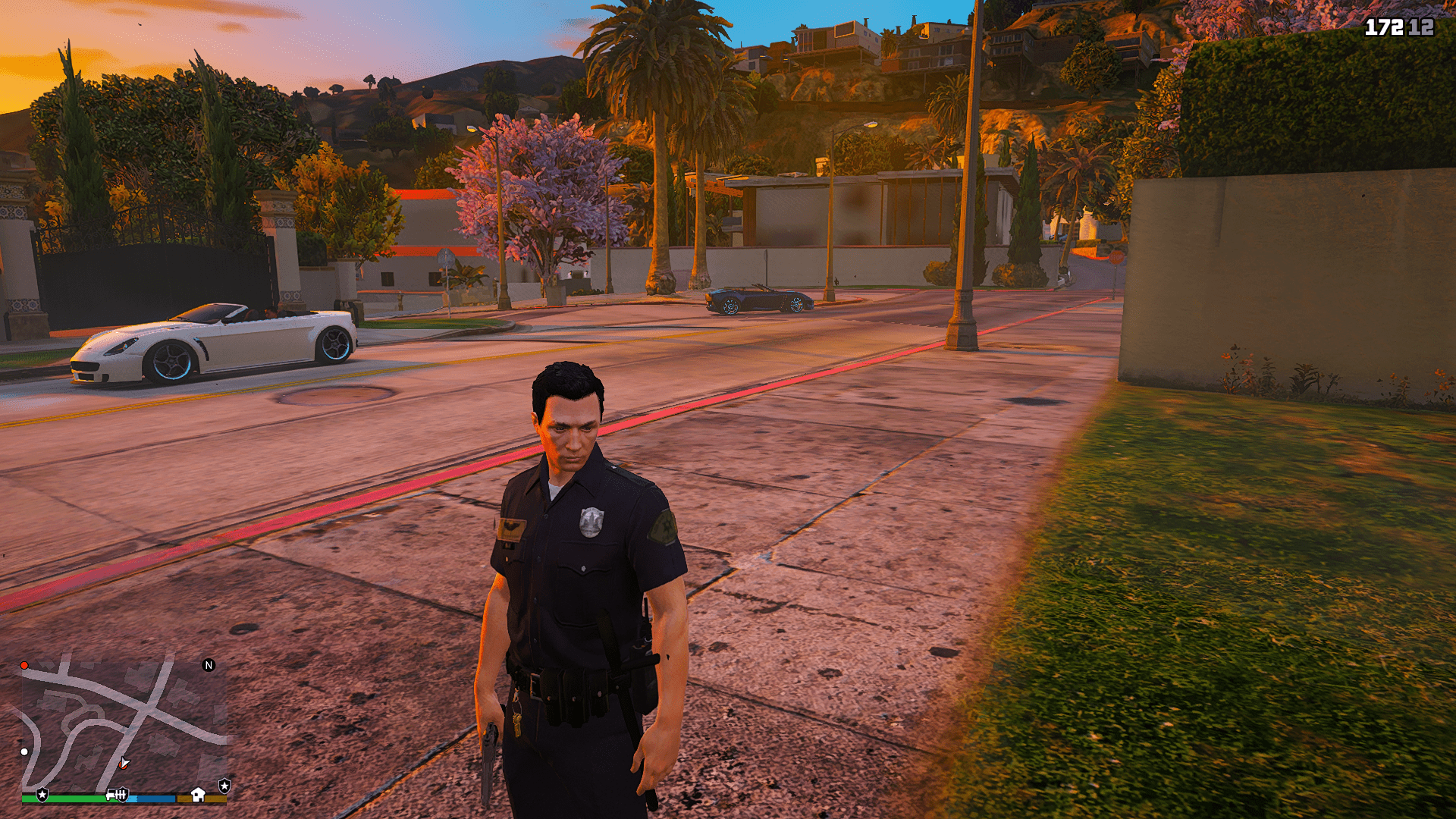Select the white round blip on the minimap
The image size is (1456, 819).
click(x=24, y=752)
